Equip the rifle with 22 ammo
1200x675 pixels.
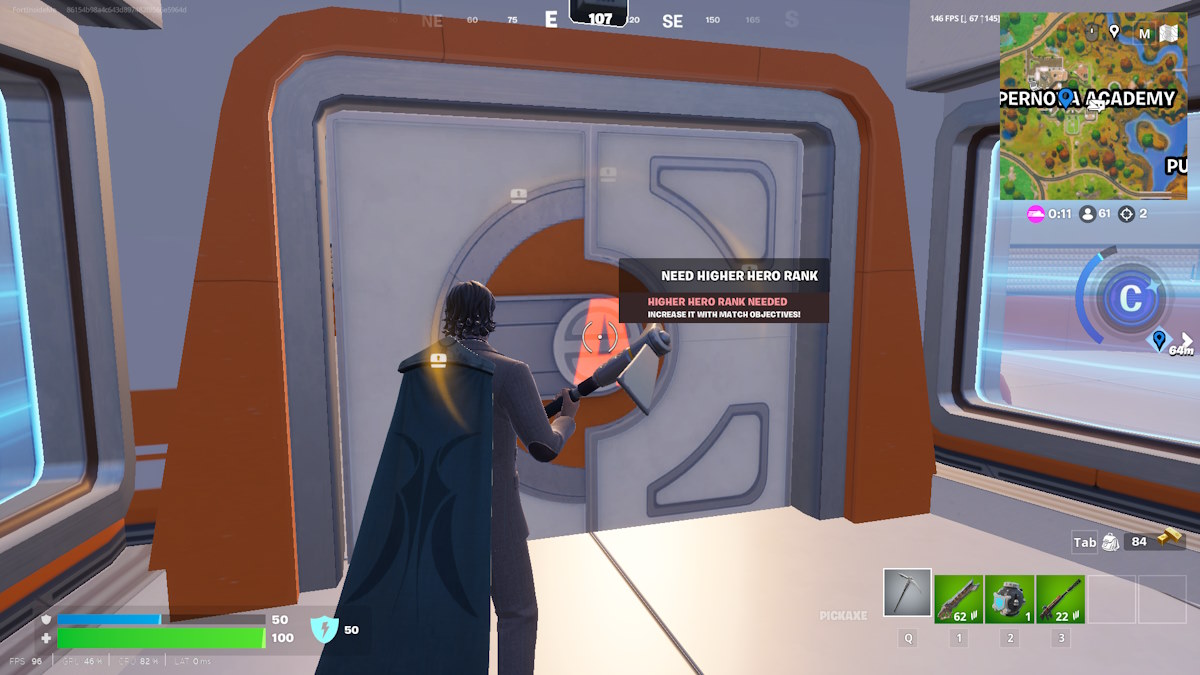pos(1060,599)
